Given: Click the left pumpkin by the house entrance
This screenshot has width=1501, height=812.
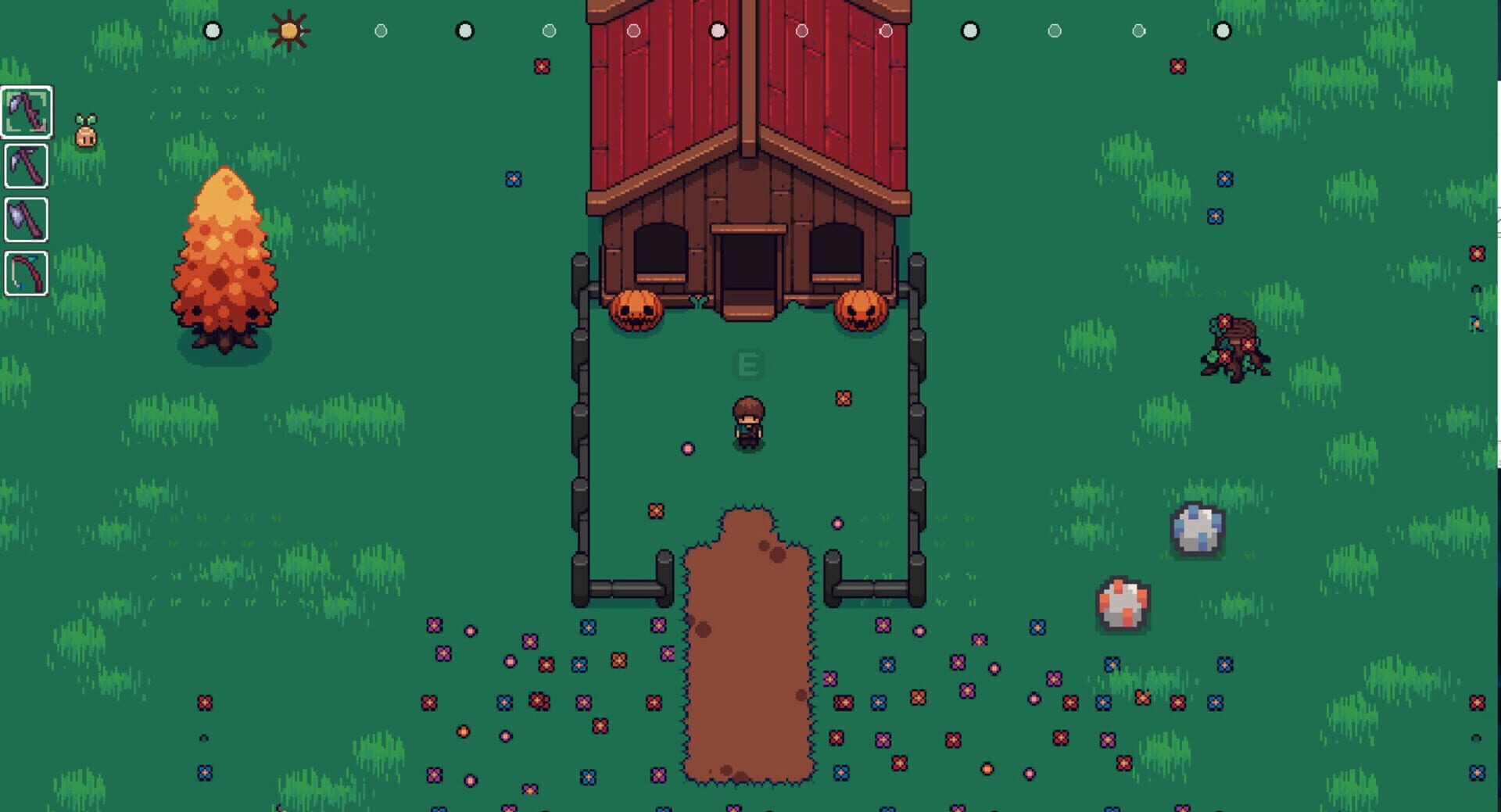Looking at the screenshot, I should [635, 308].
